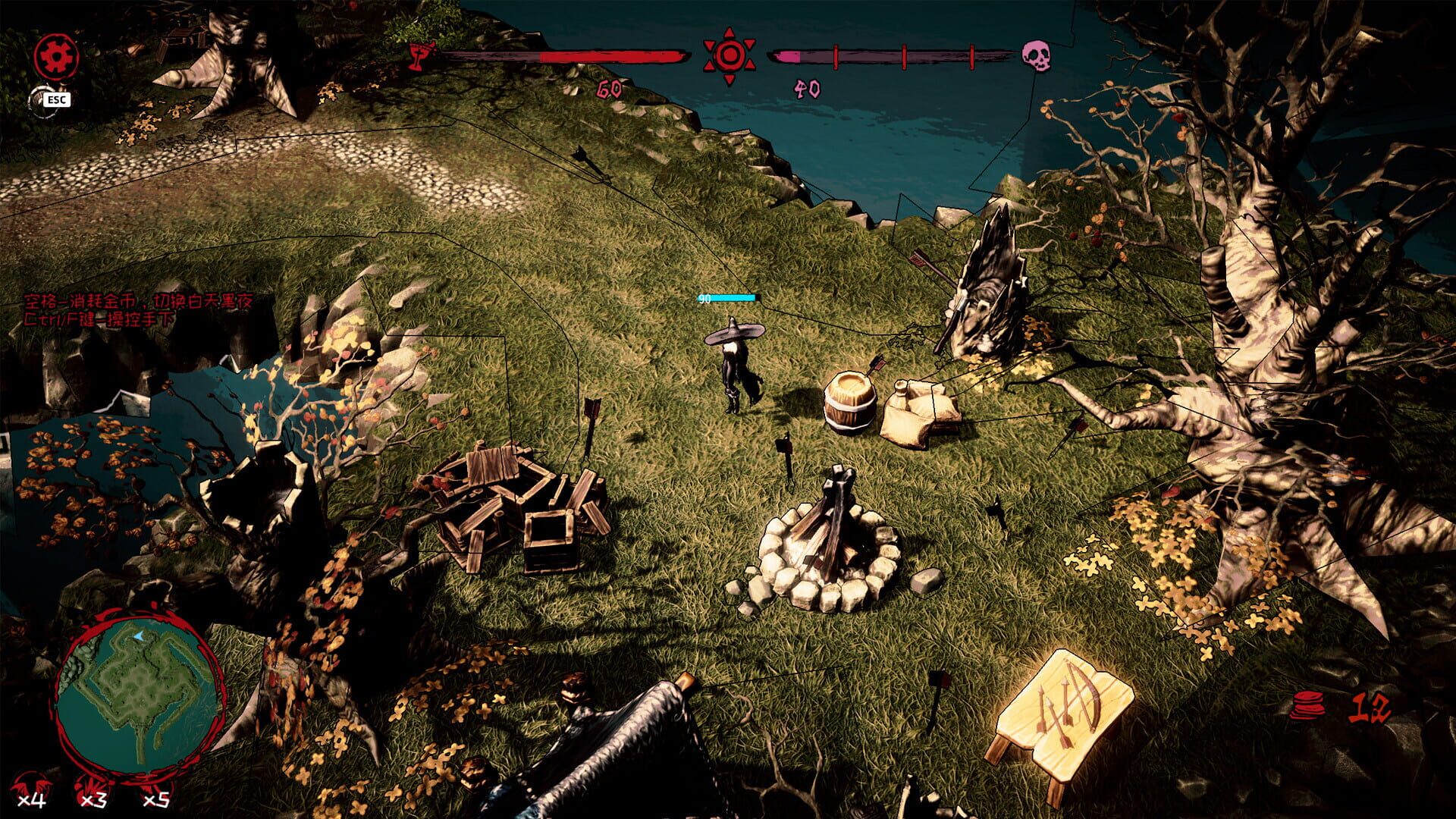Click the witch character's 90 health bar
Image resolution: width=1456 pixels, height=819 pixels.
pyautogui.click(x=726, y=298)
